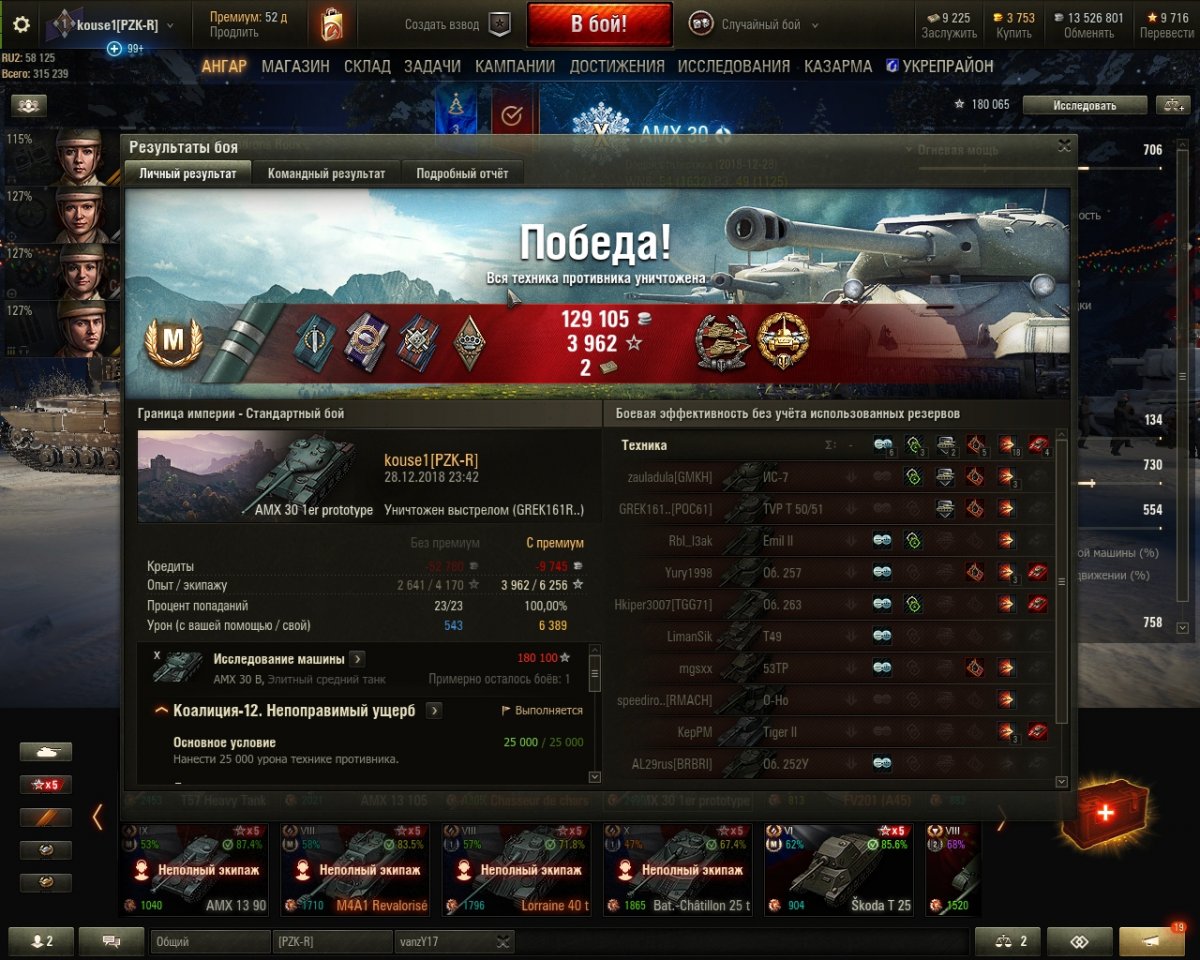The image size is (1200, 960).
Task: Open the ИССЛЕДОВАНИЯ section
Action: click(x=734, y=66)
